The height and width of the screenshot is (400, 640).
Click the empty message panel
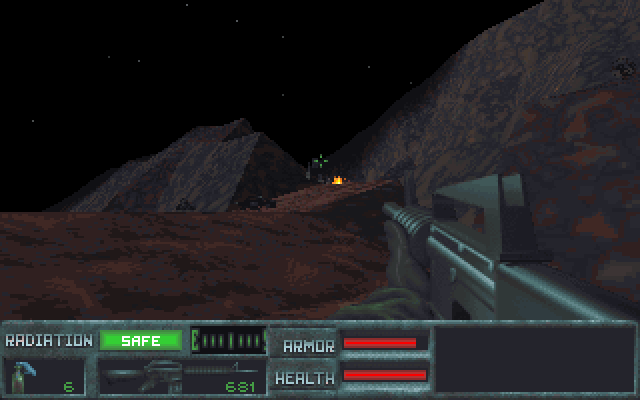pyautogui.click(x=534, y=359)
